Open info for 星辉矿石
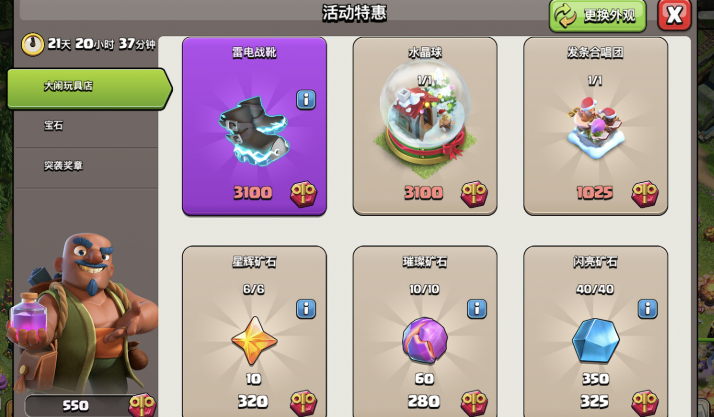Viewport: 714px width, 417px height. tap(306, 308)
